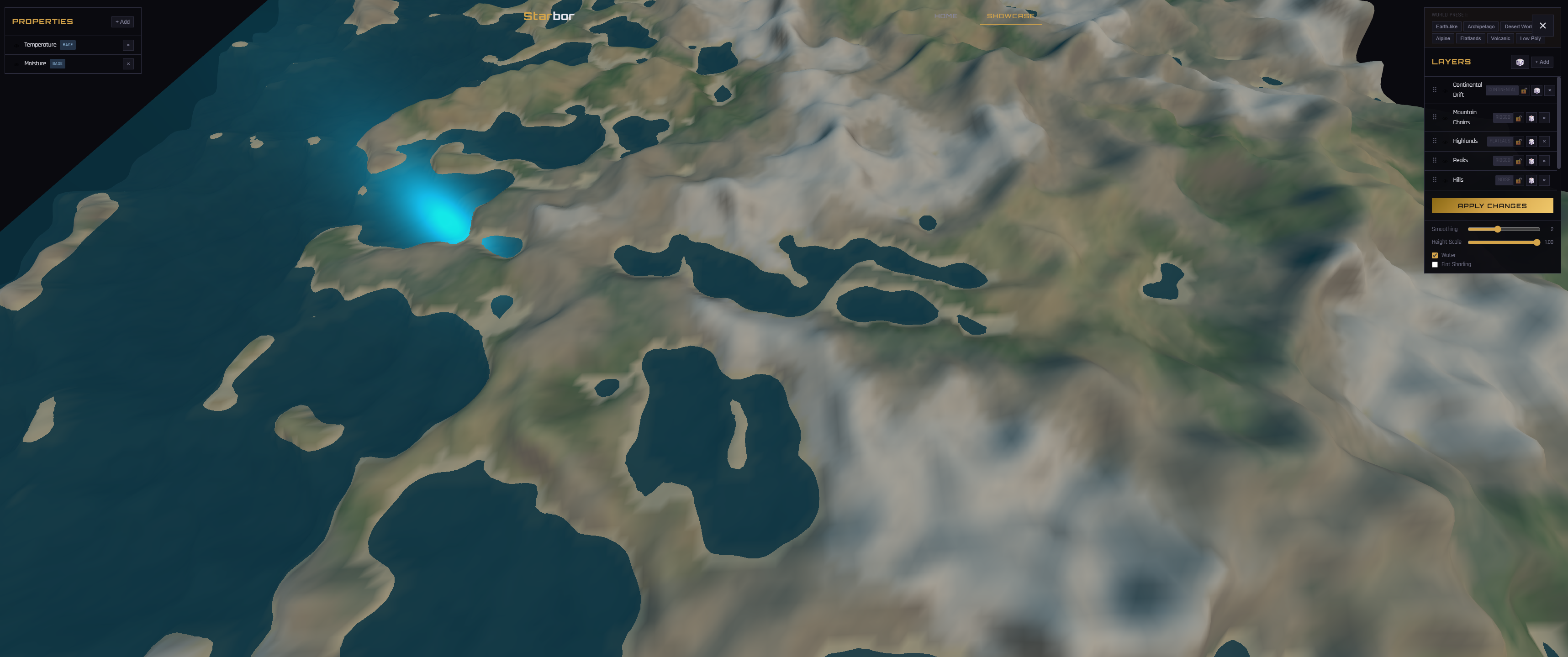Toggle the lock on the Peaks layer
1568x657 pixels.
(1519, 161)
